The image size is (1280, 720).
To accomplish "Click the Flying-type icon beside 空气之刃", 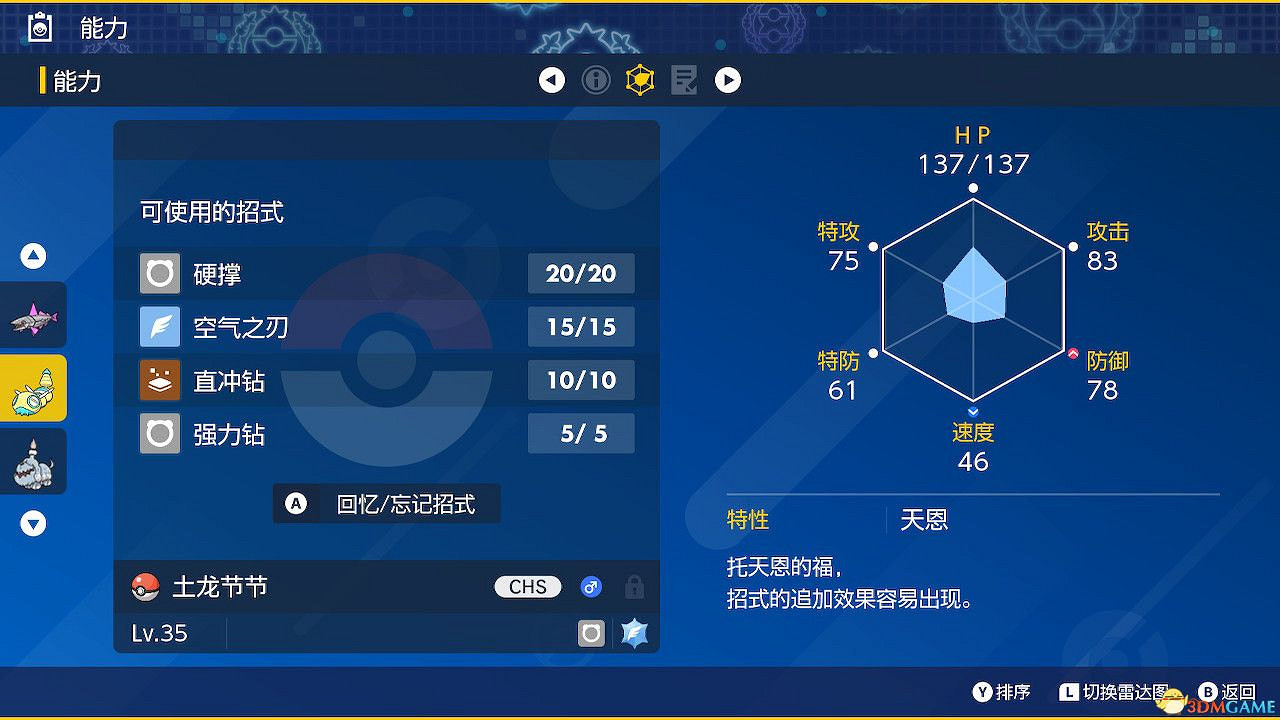I will coord(159,326).
